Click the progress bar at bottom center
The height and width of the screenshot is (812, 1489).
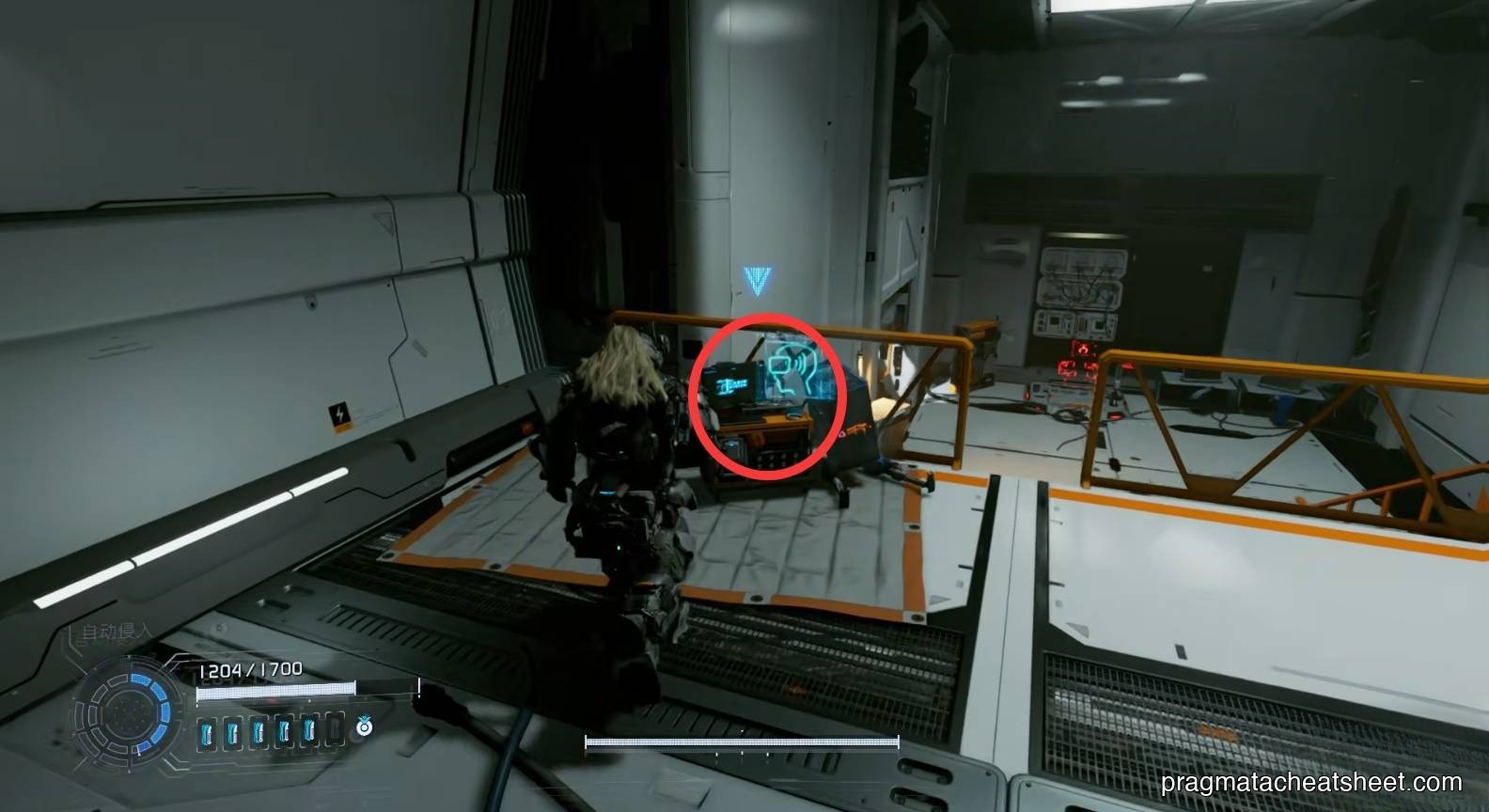pos(744,742)
